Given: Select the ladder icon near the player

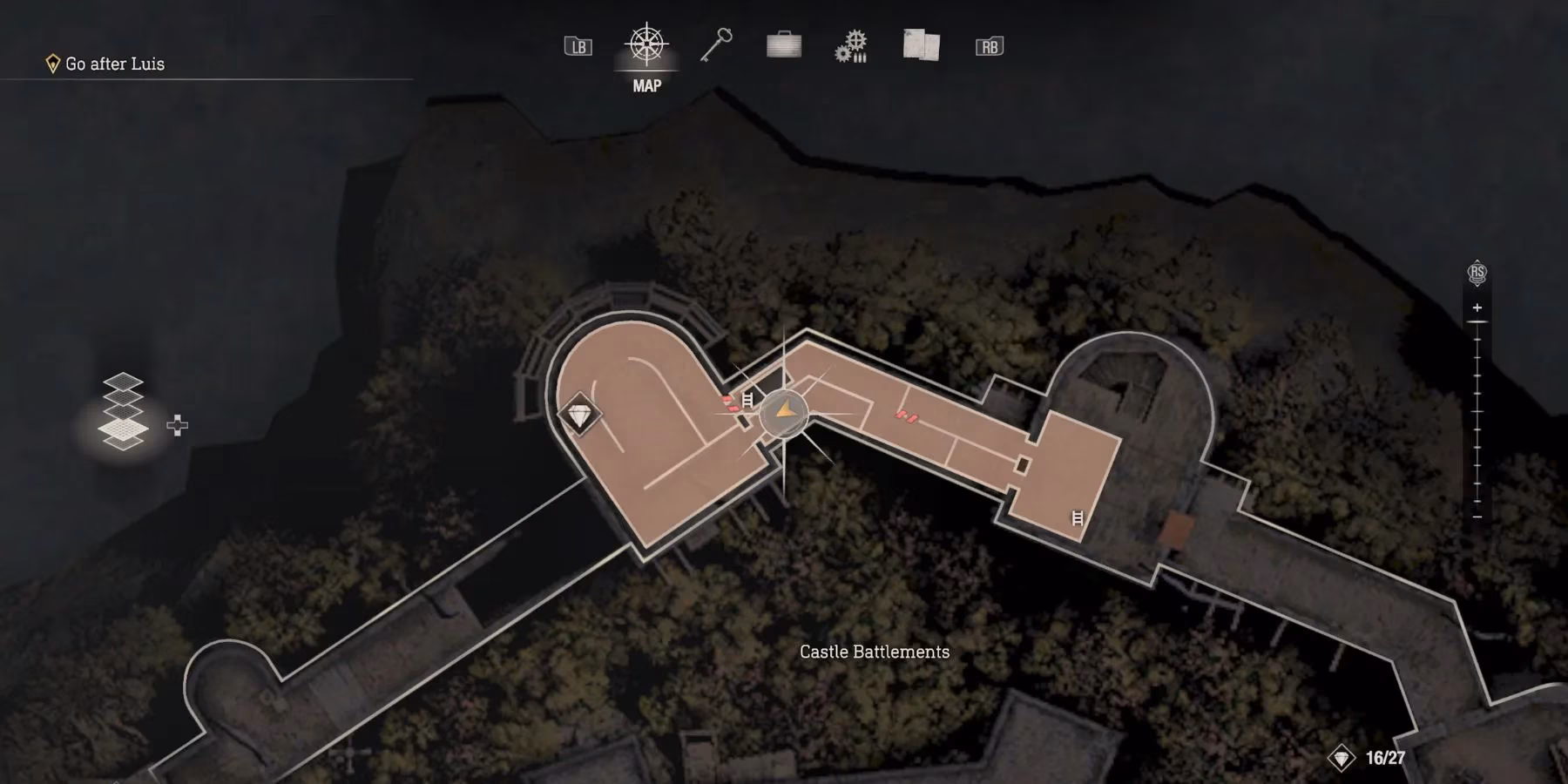Looking at the screenshot, I should tap(747, 400).
